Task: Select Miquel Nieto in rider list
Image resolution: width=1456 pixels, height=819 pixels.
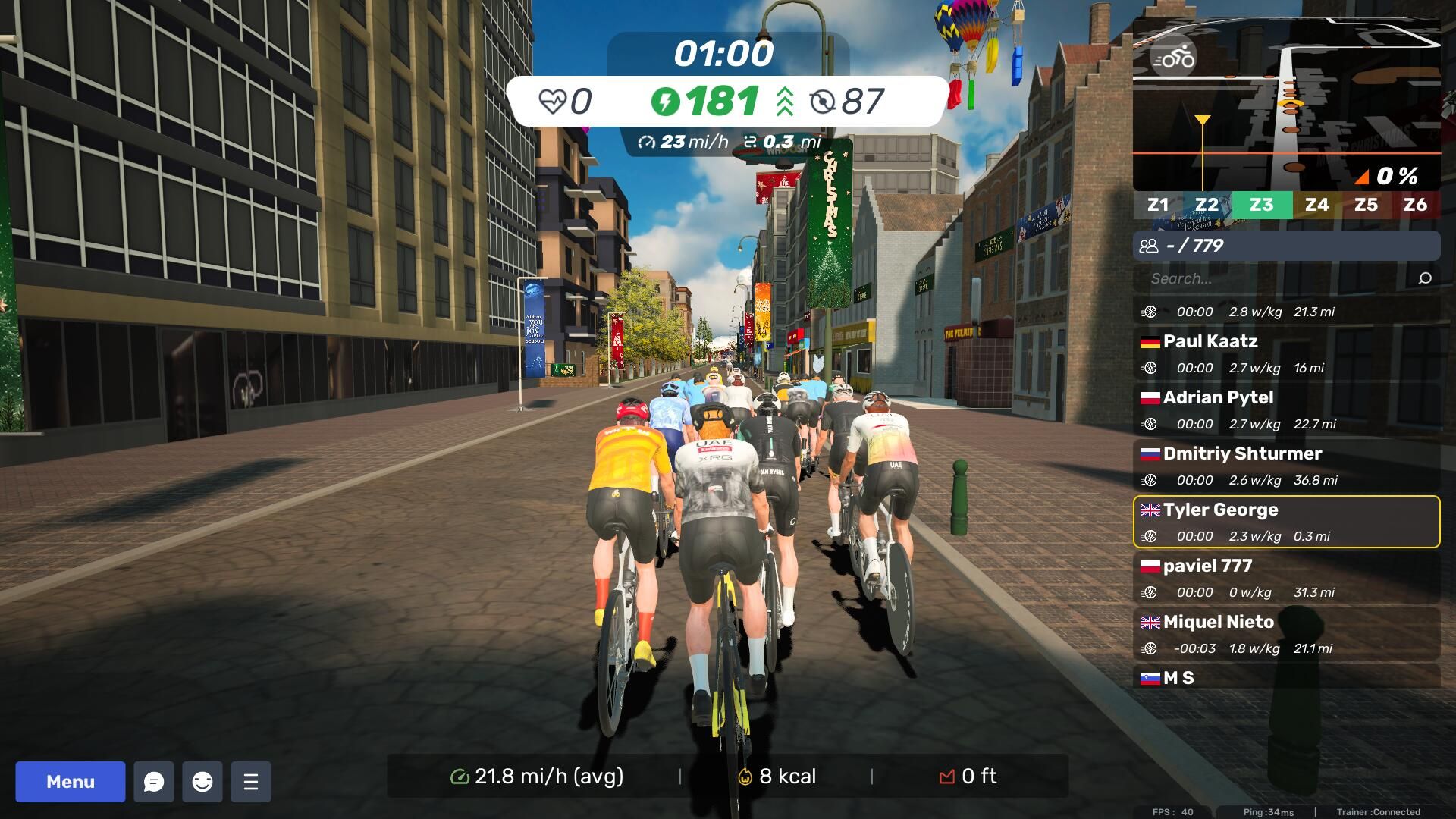Action: click(1286, 634)
